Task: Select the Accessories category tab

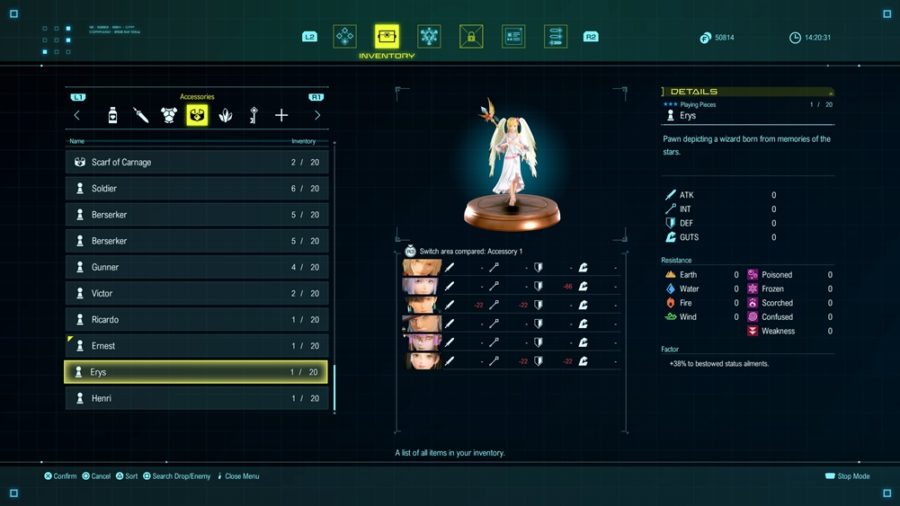Action: (197, 115)
